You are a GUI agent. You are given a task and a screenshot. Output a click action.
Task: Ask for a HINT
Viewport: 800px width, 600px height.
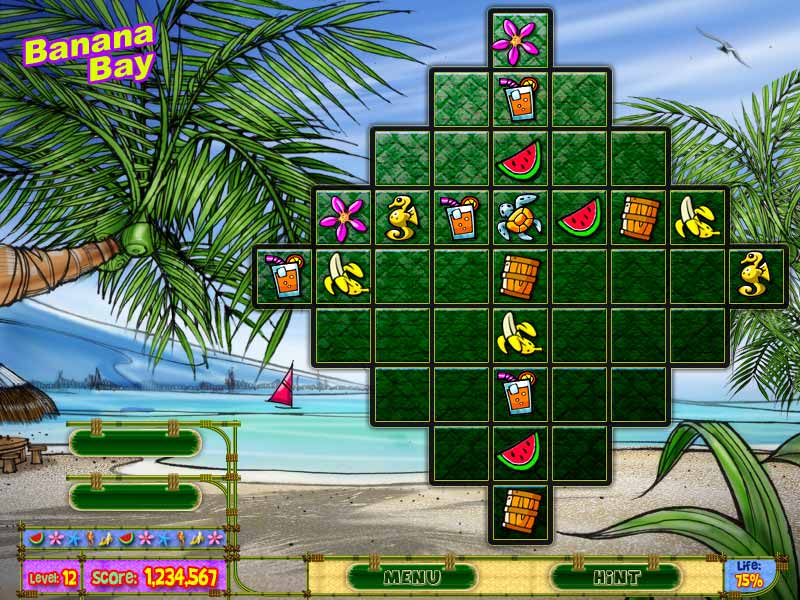click(x=615, y=576)
